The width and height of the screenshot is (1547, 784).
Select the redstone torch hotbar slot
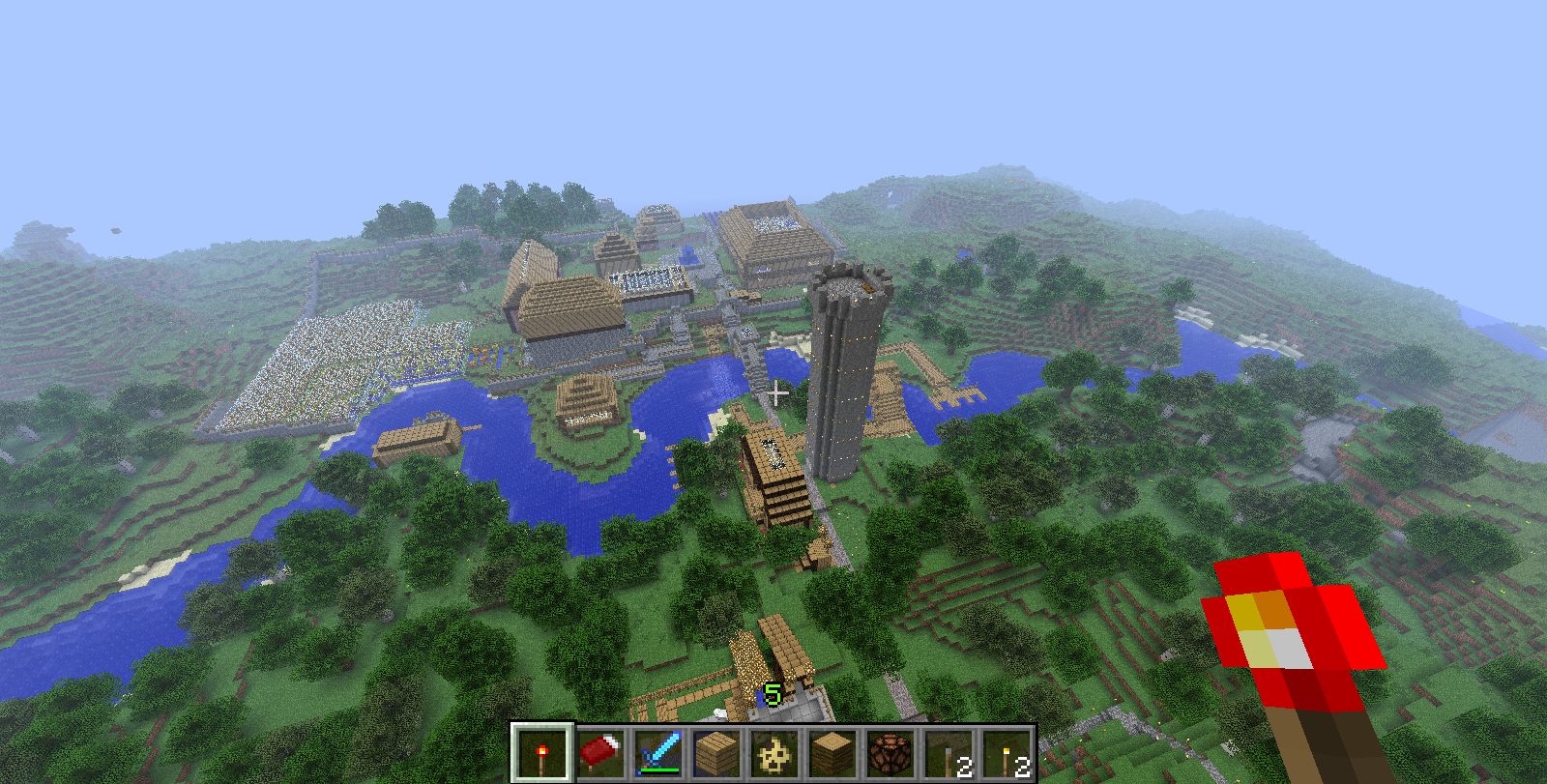pos(542,753)
